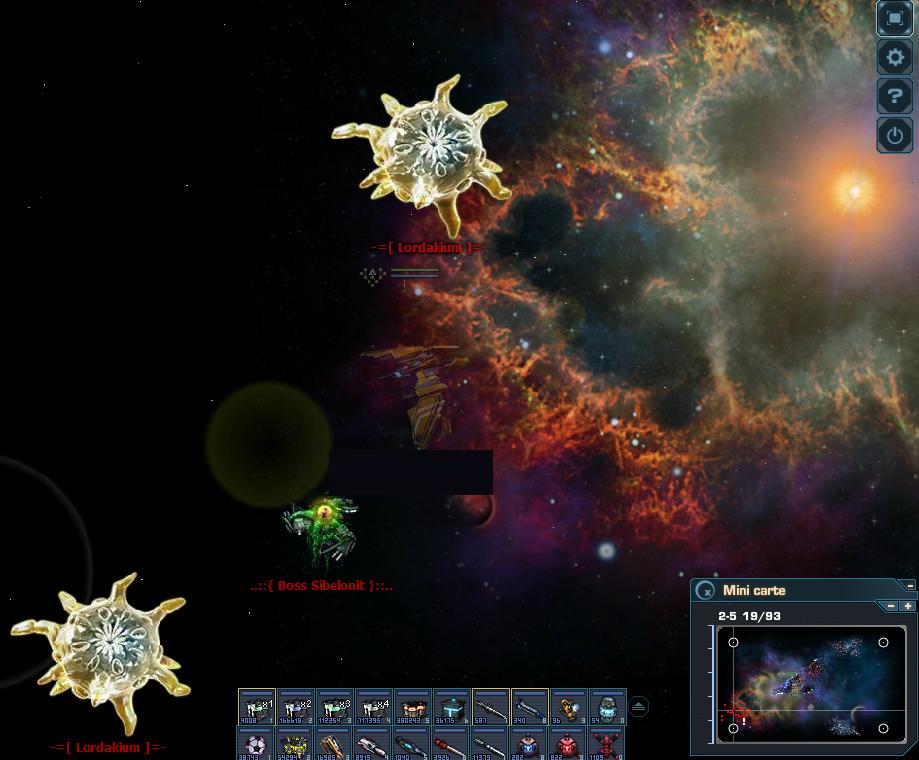Zoom out the minimap with minus button

[891, 606]
